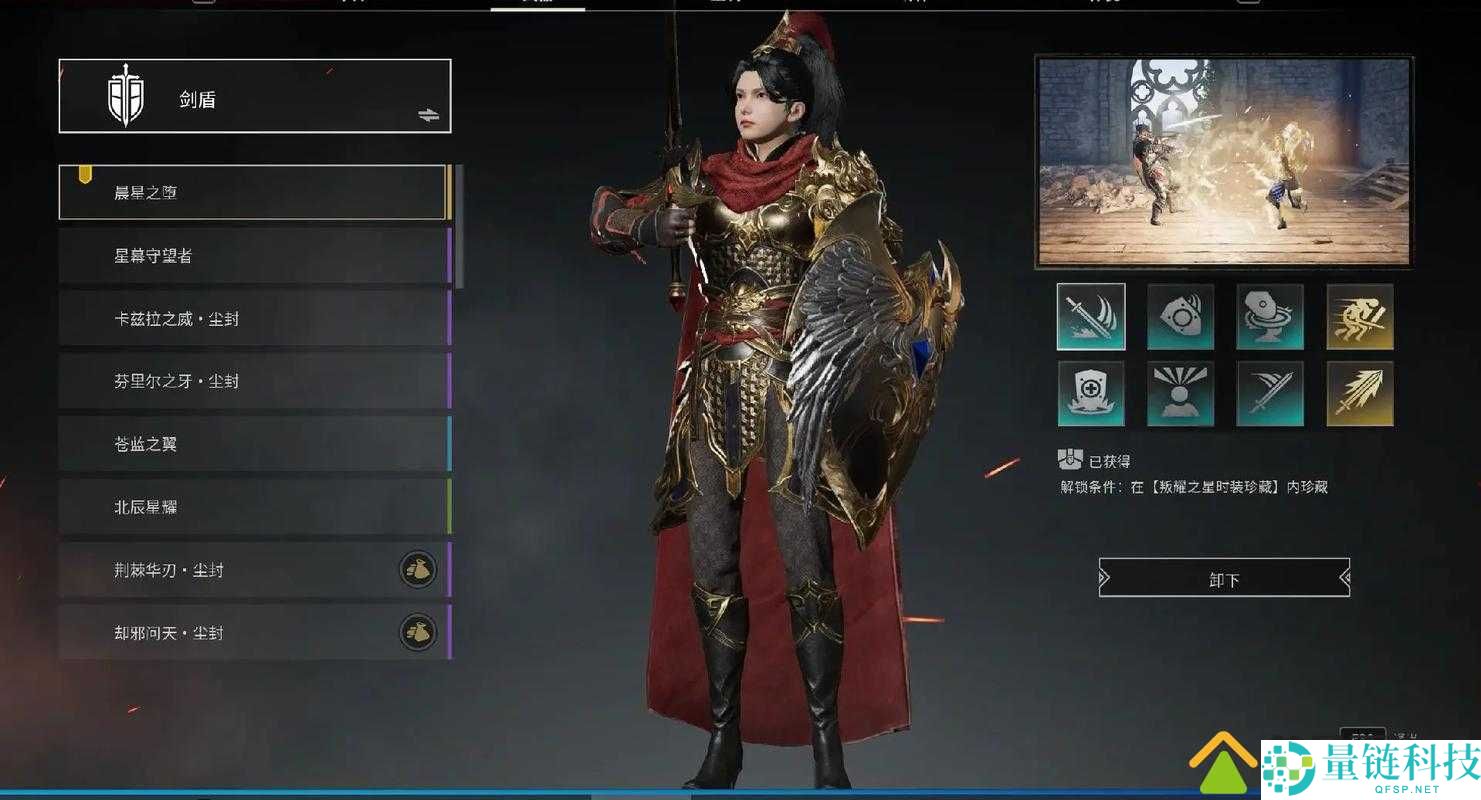Select the 荆棘华刃·尘封 skin row
The image size is (1481, 800).
(x=230, y=570)
